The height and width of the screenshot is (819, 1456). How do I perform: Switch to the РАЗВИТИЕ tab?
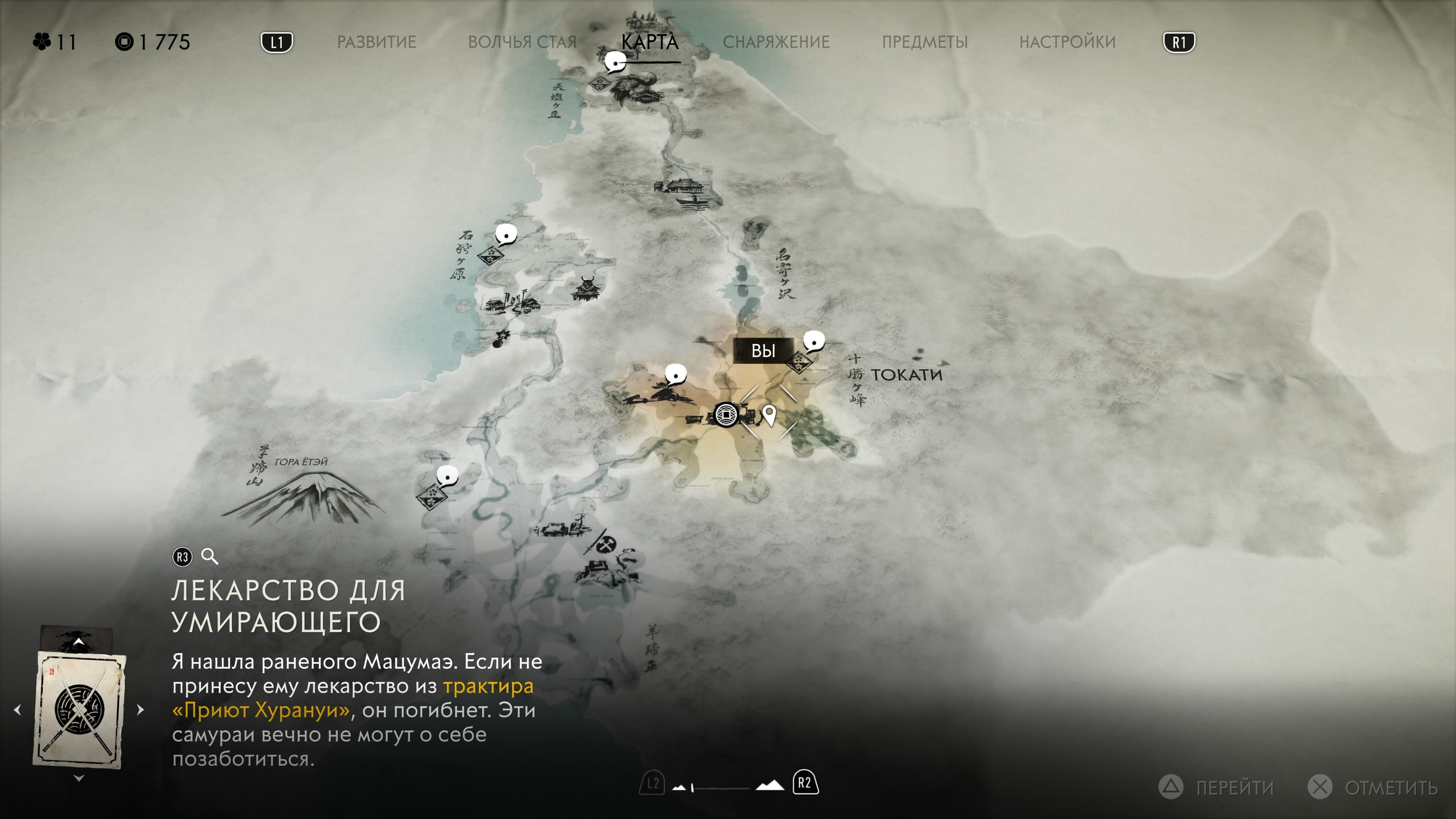click(377, 42)
